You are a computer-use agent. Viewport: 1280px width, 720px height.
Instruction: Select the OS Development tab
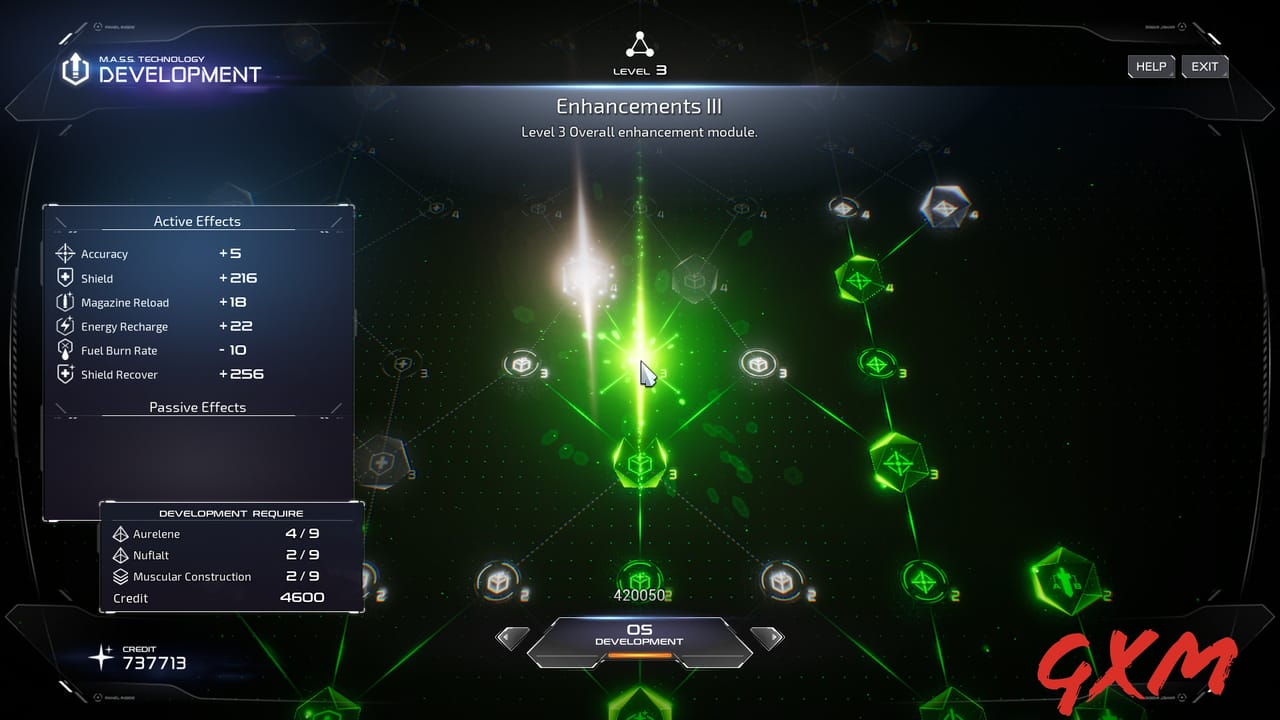[640, 636]
